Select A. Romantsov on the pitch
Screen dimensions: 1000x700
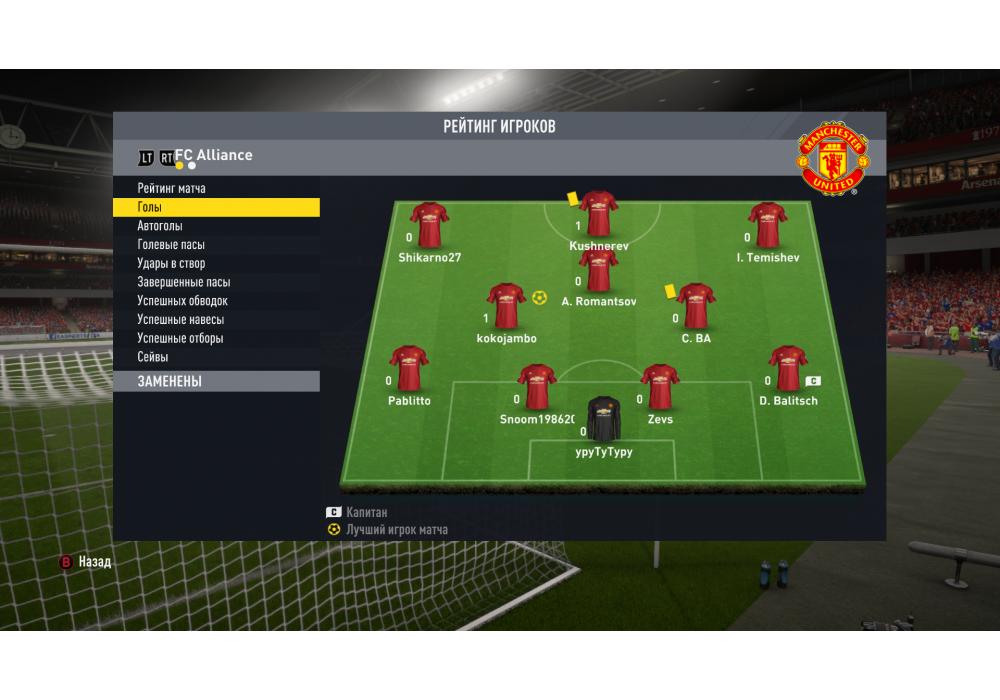click(x=598, y=271)
